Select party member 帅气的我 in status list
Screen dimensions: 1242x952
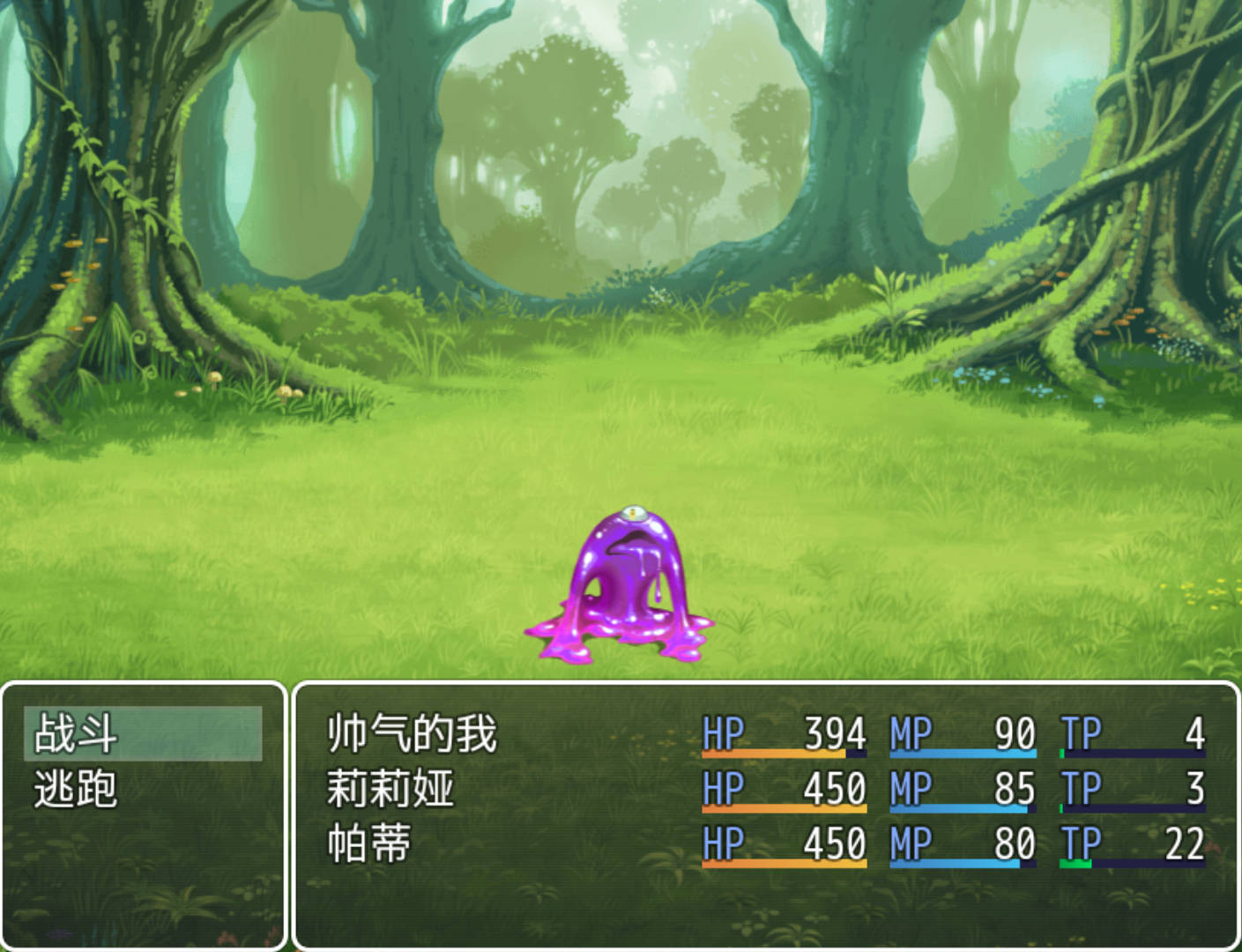413,733
